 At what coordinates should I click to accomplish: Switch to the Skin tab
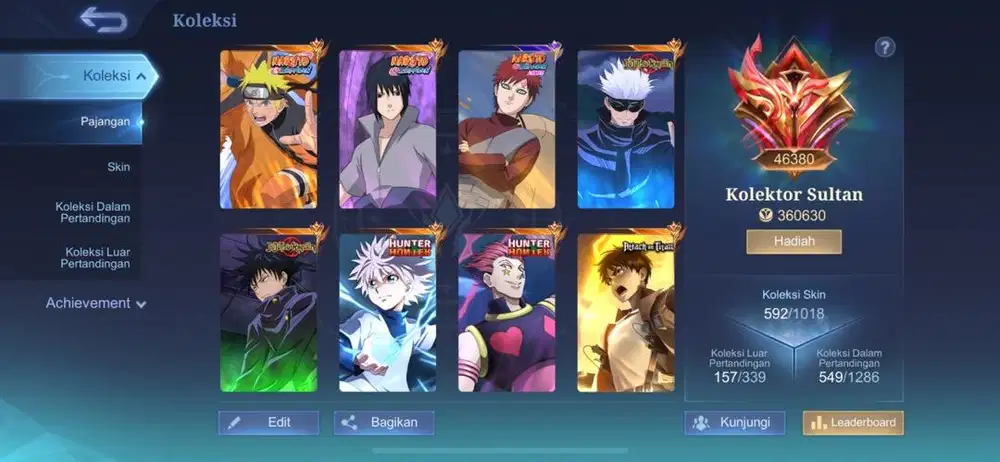pyautogui.click(x=118, y=167)
